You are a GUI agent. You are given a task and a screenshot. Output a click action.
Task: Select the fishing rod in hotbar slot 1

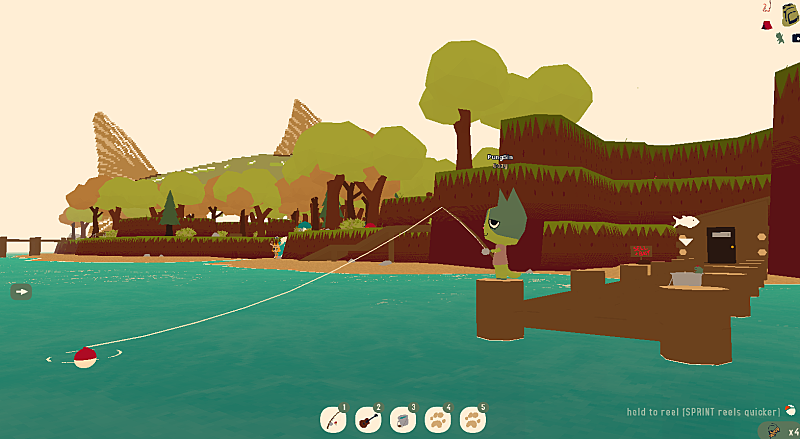333,420
